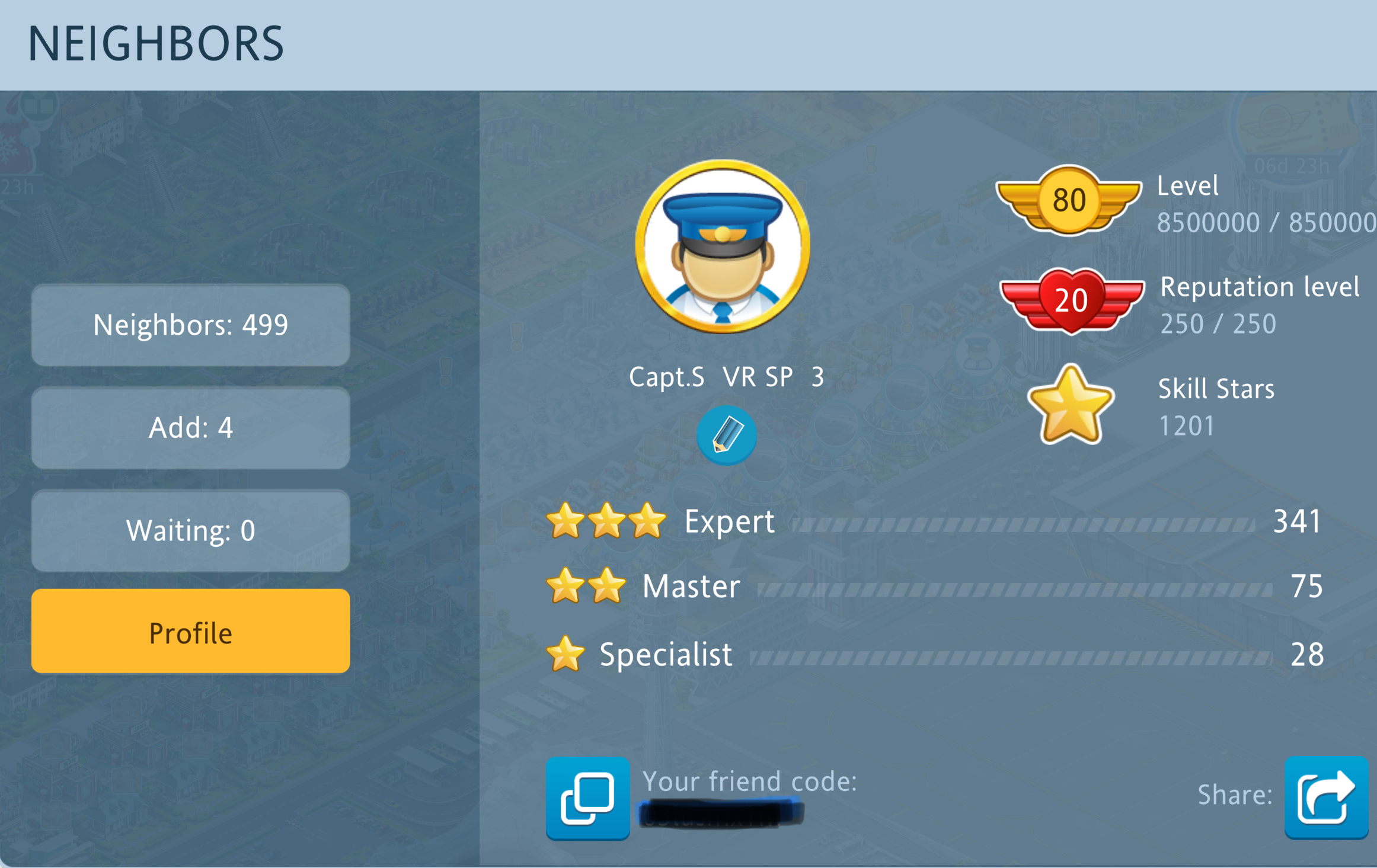Switch to the Add: 4 tab
Image resolution: width=1377 pixels, height=868 pixels.
(x=190, y=428)
